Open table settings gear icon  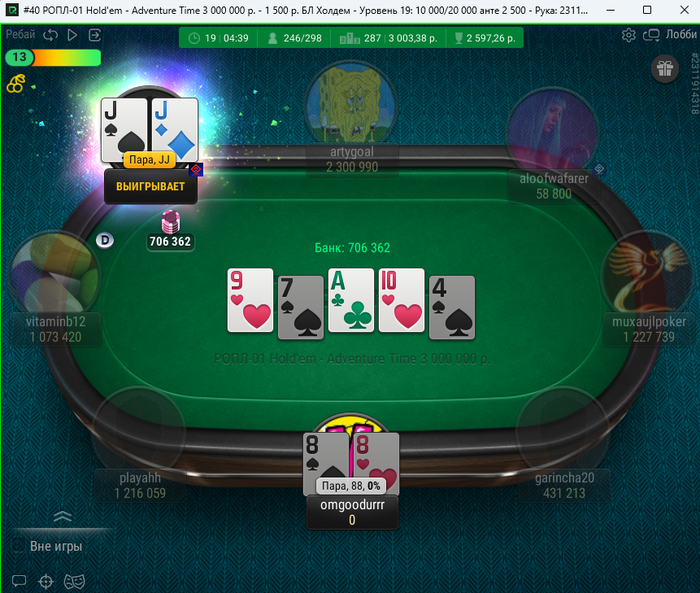(629, 35)
